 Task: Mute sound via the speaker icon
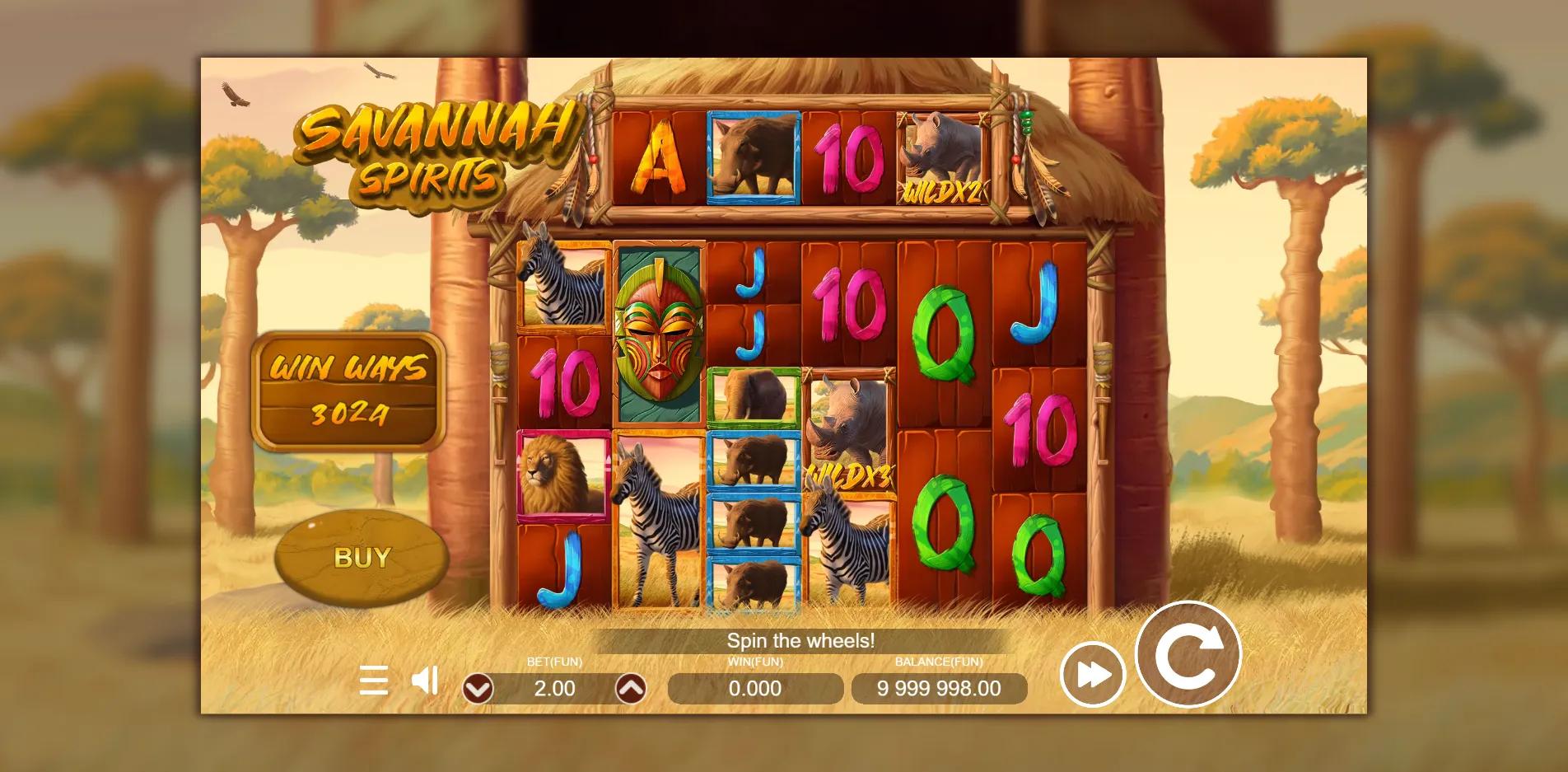422,681
